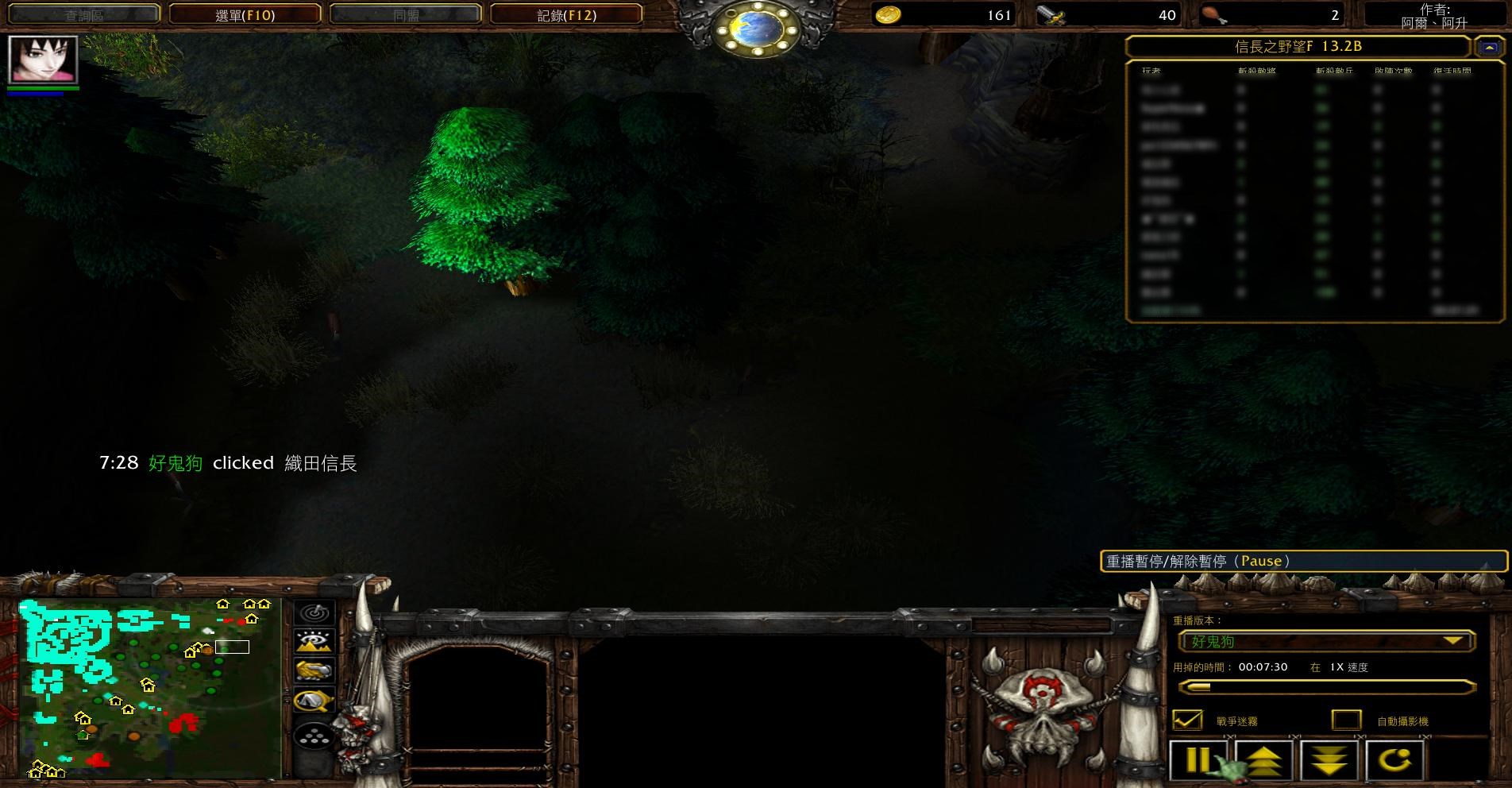This screenshot has height=788, width=1512.
Task: Toggle the formation movement button
Action: point(314,736)
